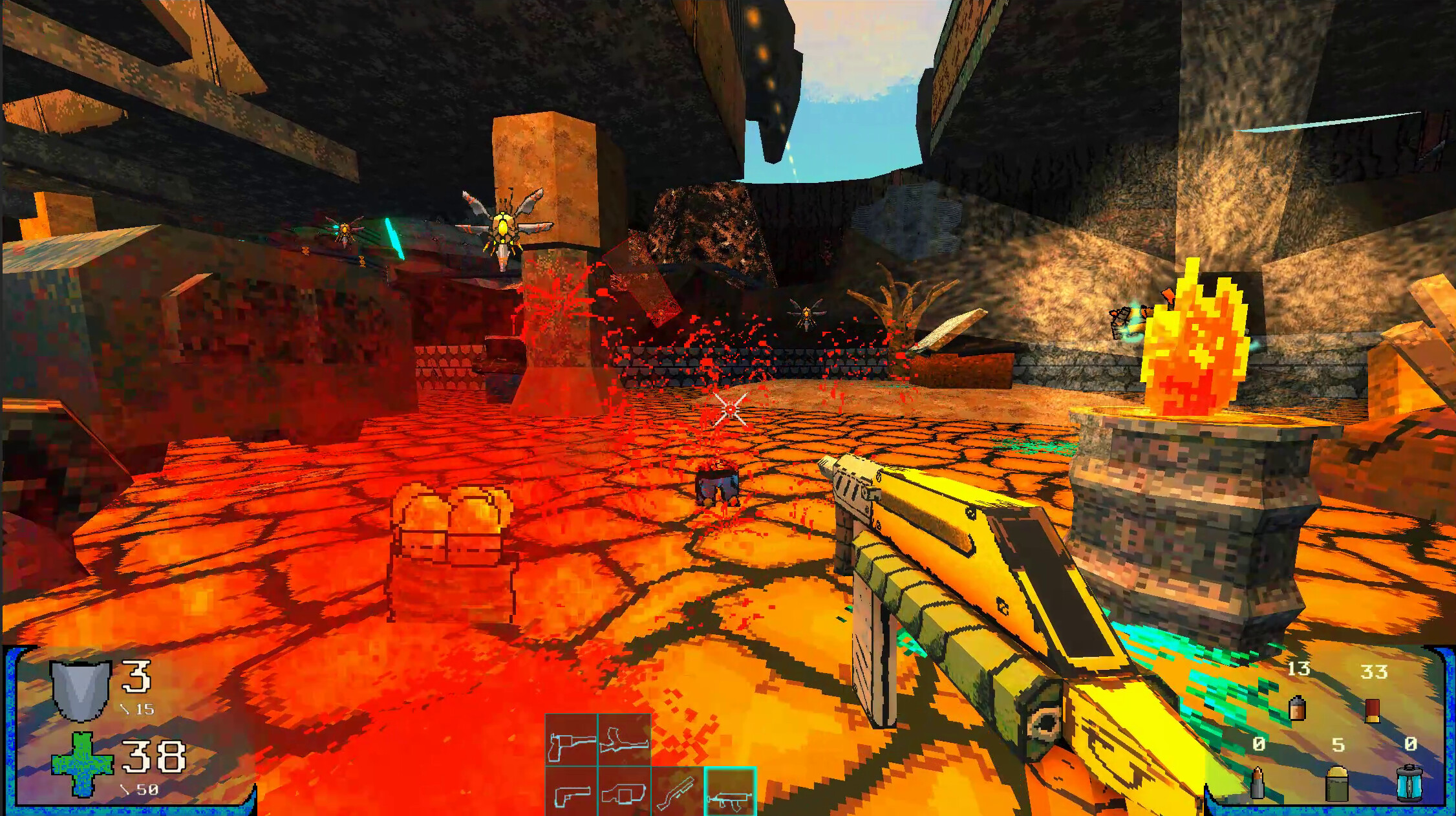
Task: Select the revolver icon in the weapon bar
Action: (570, 740)
